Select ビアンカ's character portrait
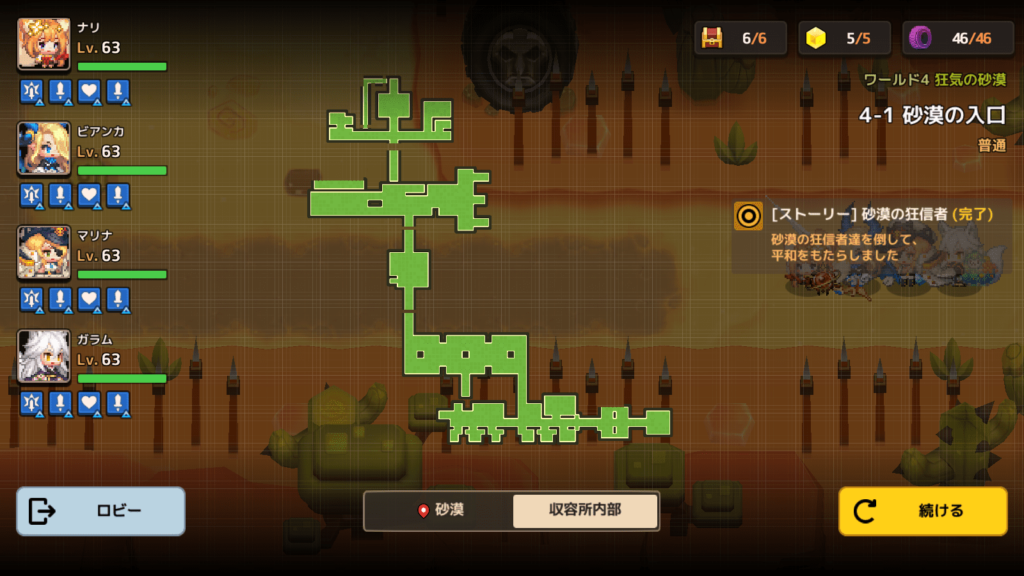Screen dimensions: 1024x576 44,148
